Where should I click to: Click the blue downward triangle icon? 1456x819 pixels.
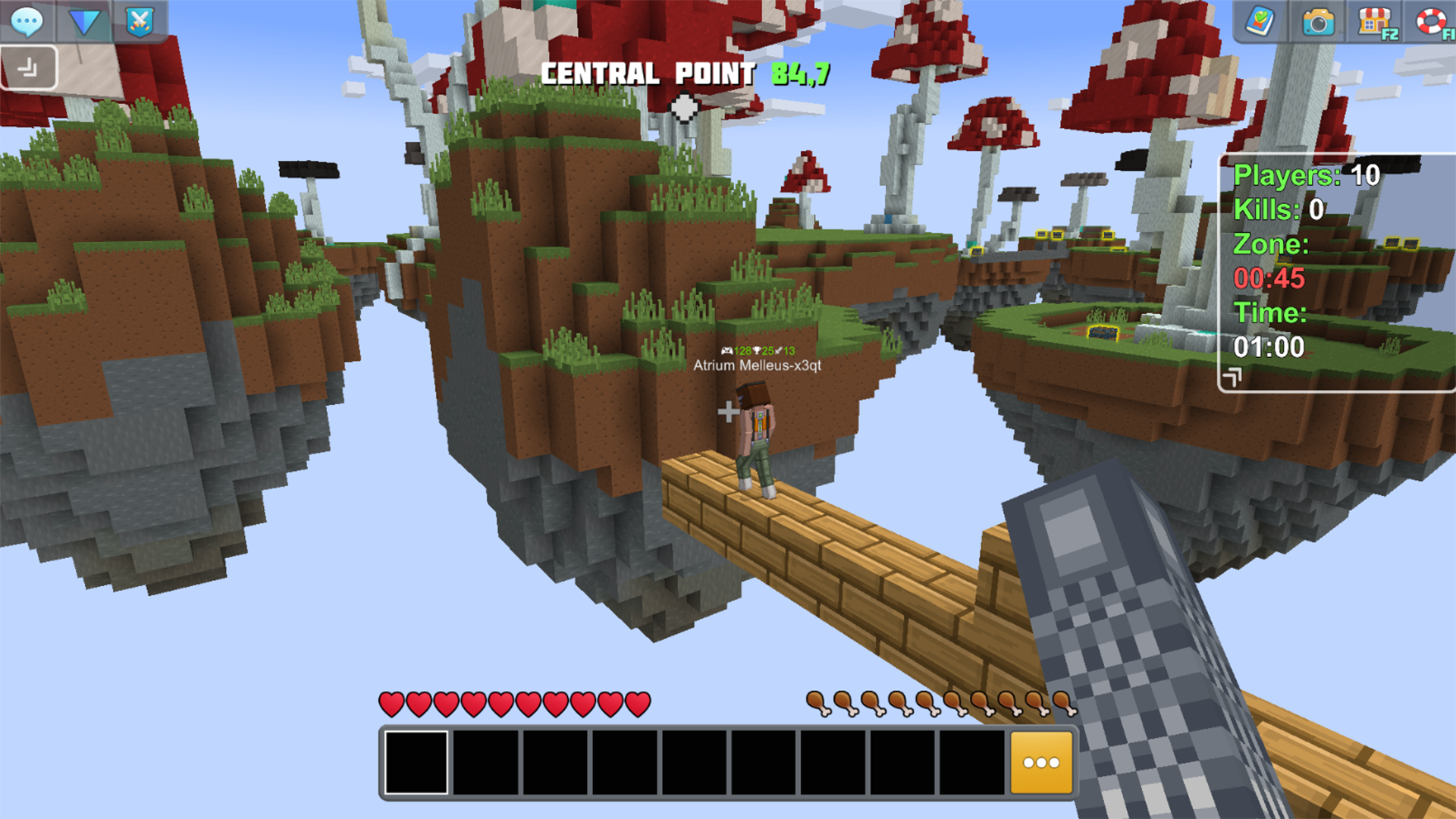(x=85, y=23)
